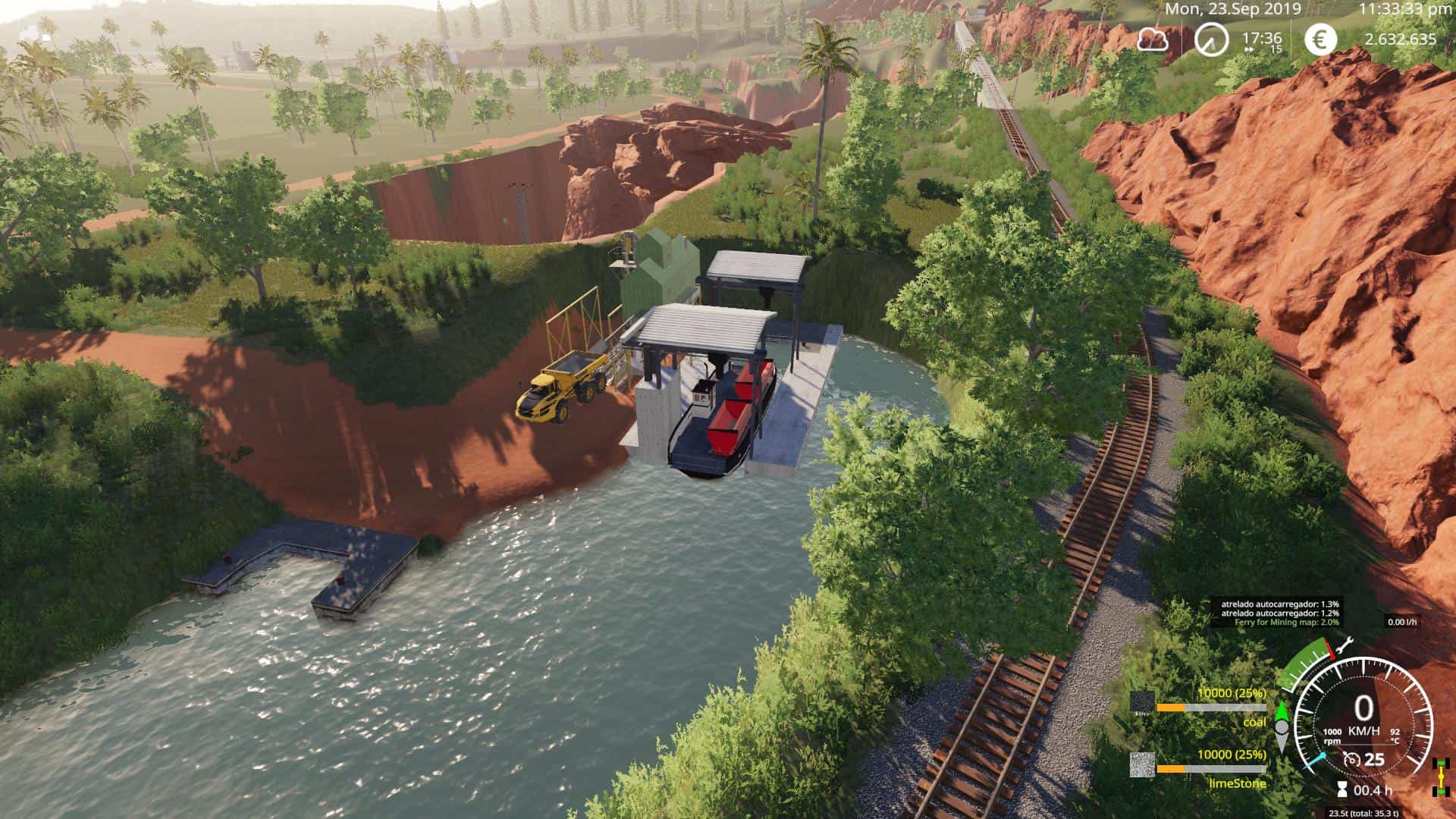The height and width of the screenshot is (819, 1456).
Task: Select the limestone fill type icon
Action: point(1142,764)
